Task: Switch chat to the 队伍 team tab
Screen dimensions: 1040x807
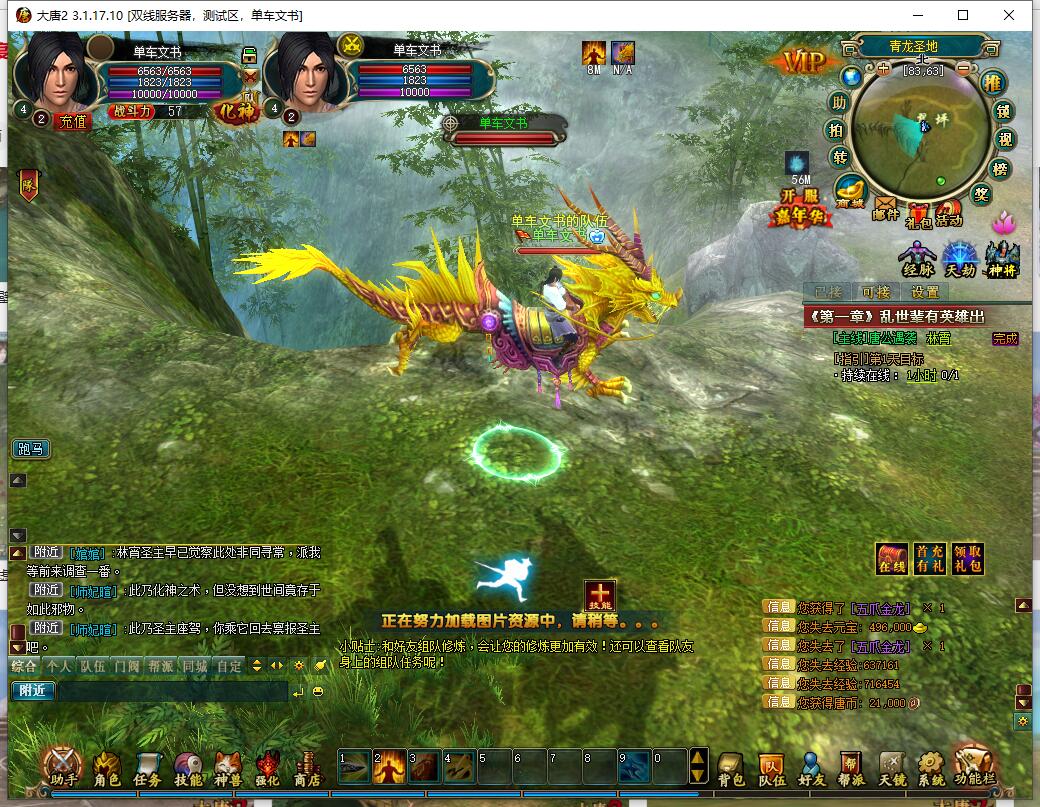Action: [x=93, y=665]
